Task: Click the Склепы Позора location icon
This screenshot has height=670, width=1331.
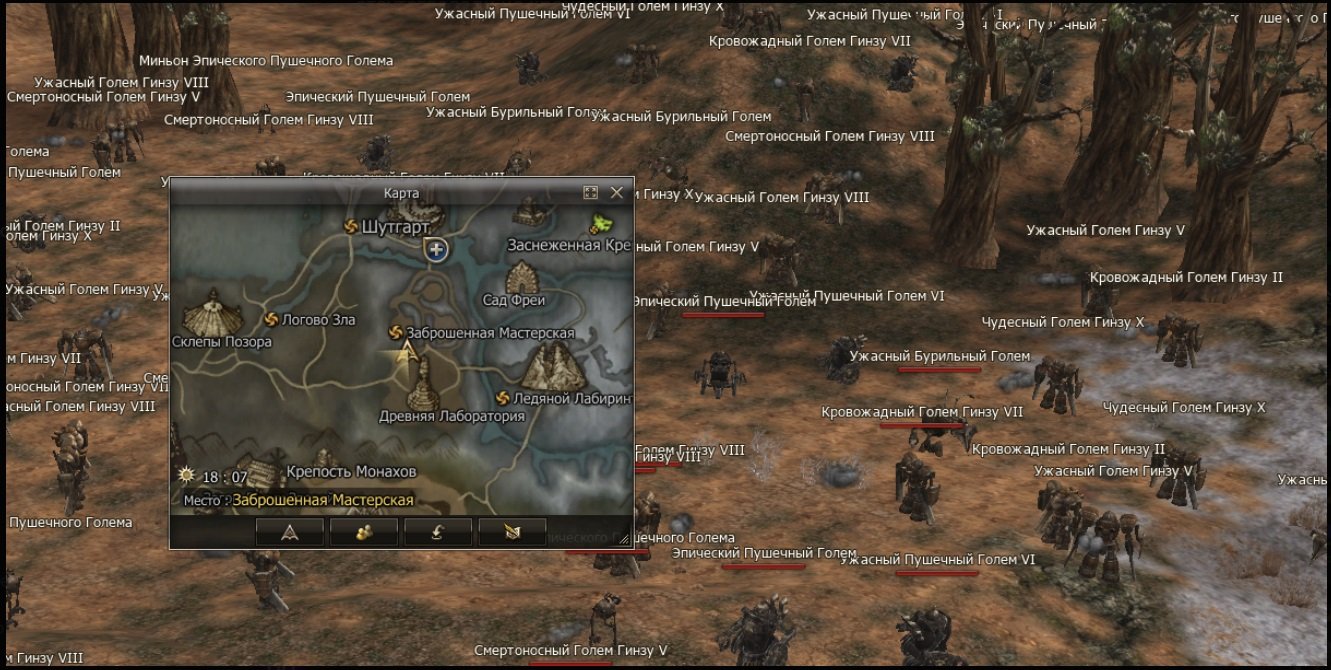Action: (212, 312)
